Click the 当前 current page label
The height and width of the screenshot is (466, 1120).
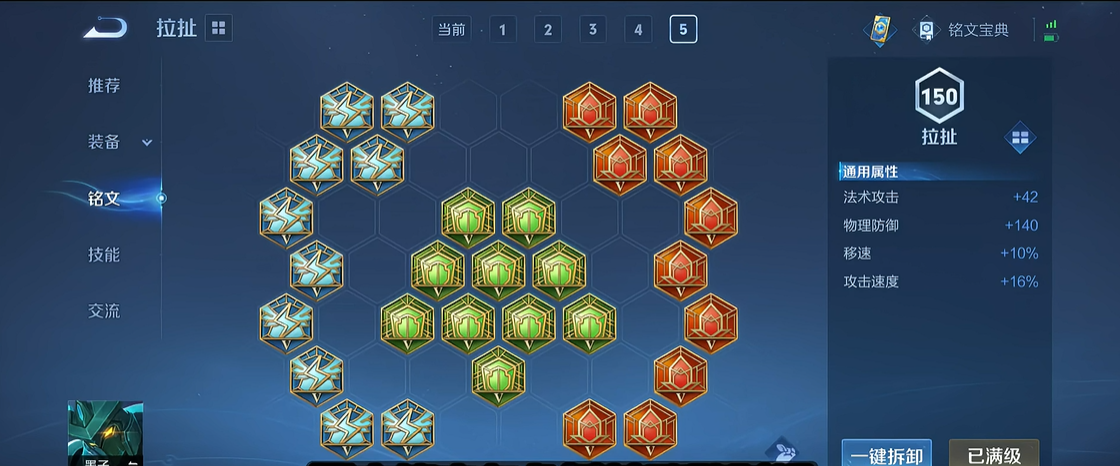[x=451, y=29]
